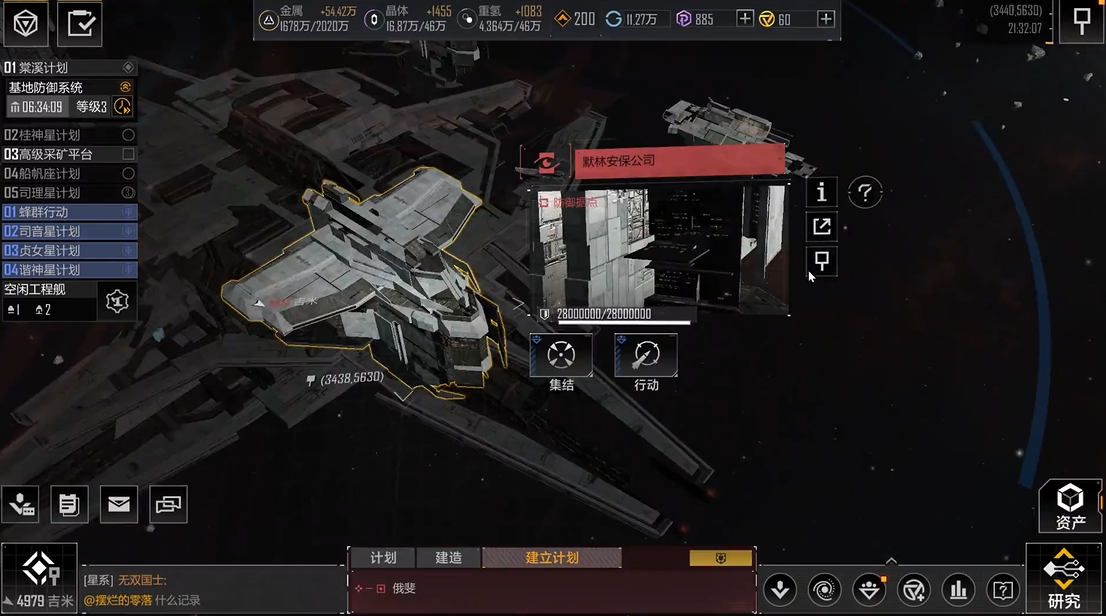
Task: Open the chat windows icon
Action: [x=168, y=505]
